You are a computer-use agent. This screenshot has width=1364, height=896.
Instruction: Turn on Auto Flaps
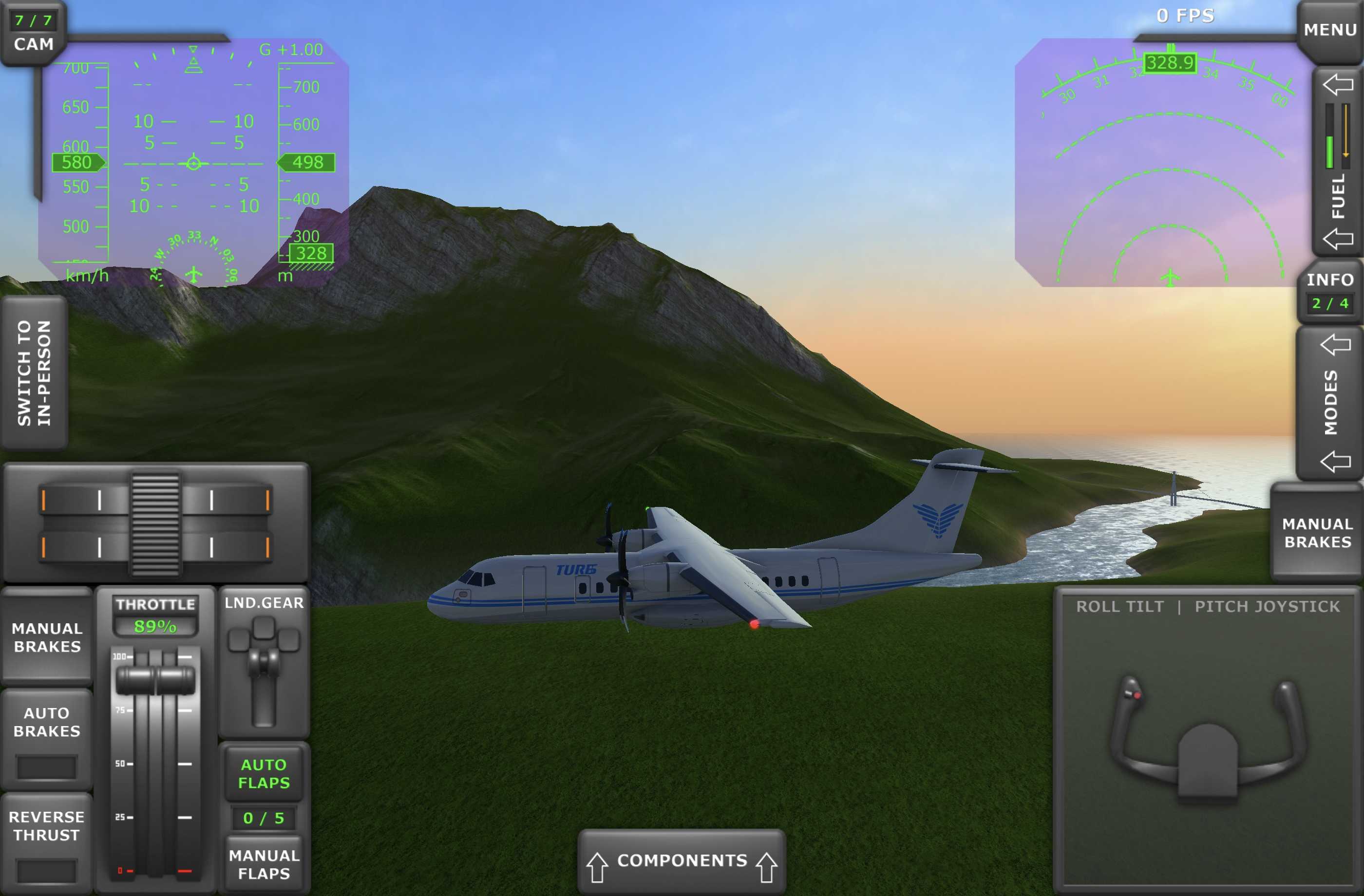click(x=264, y=773)
